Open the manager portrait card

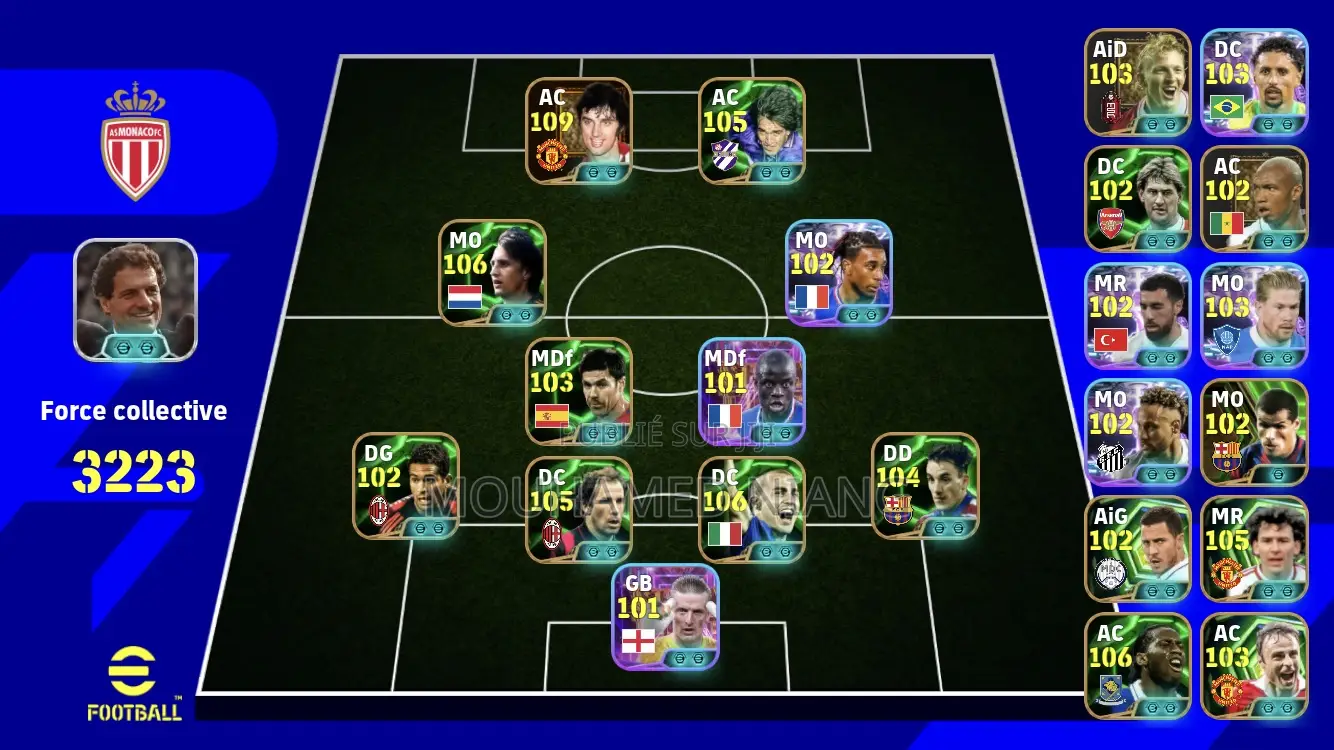(136, 299)
